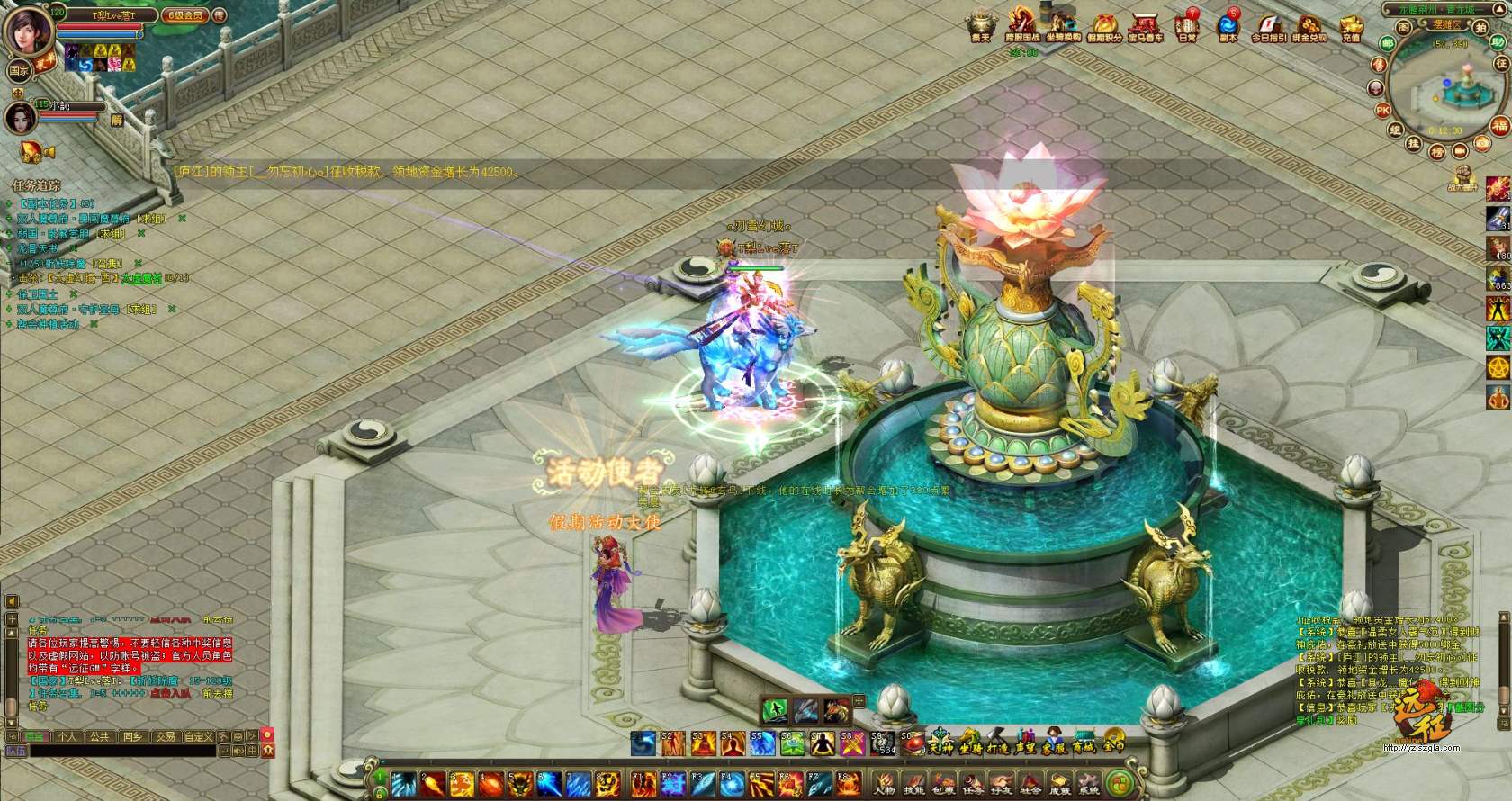Viewport: 1512px width, 801px height.
Task: Open the 福 welfare button beside minimap
Action: (x=1499, y=126)
